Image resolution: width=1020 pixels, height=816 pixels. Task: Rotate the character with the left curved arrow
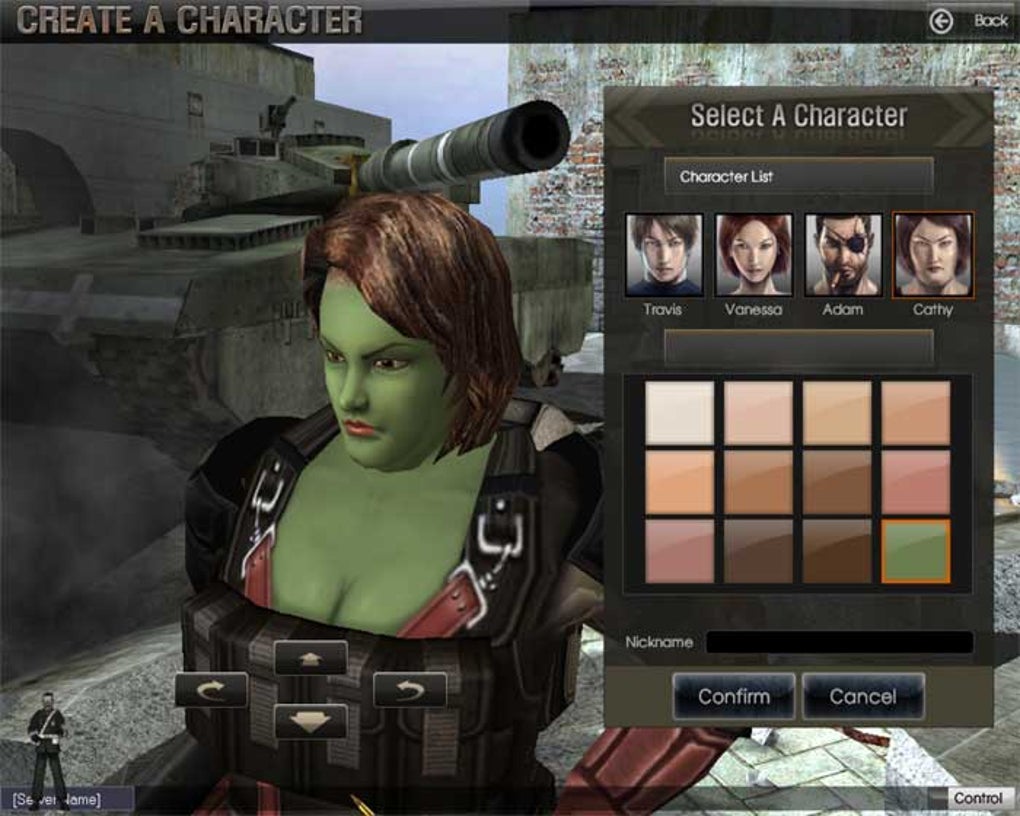(x=211, y=689)
